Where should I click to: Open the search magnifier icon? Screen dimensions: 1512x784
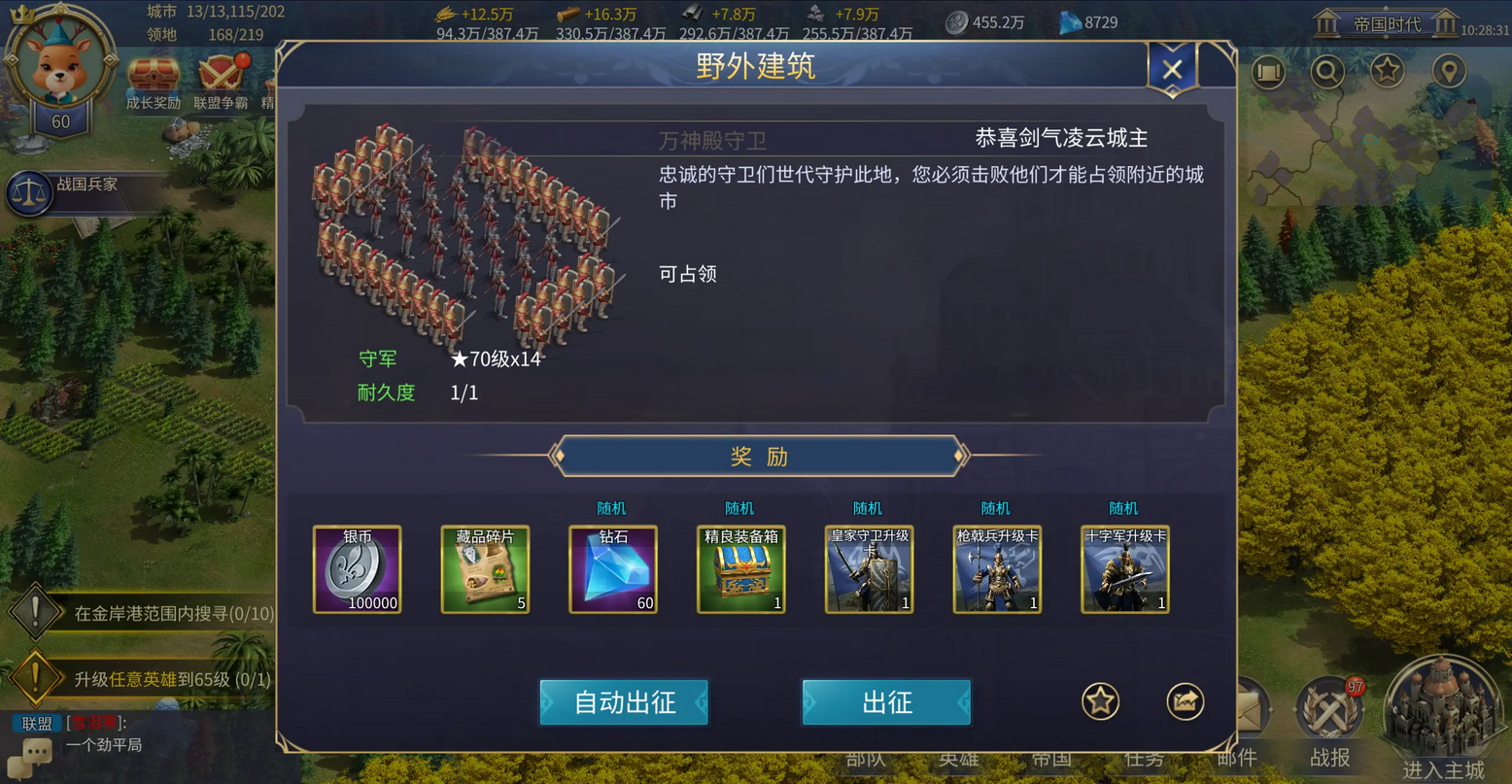(1327, 71)
